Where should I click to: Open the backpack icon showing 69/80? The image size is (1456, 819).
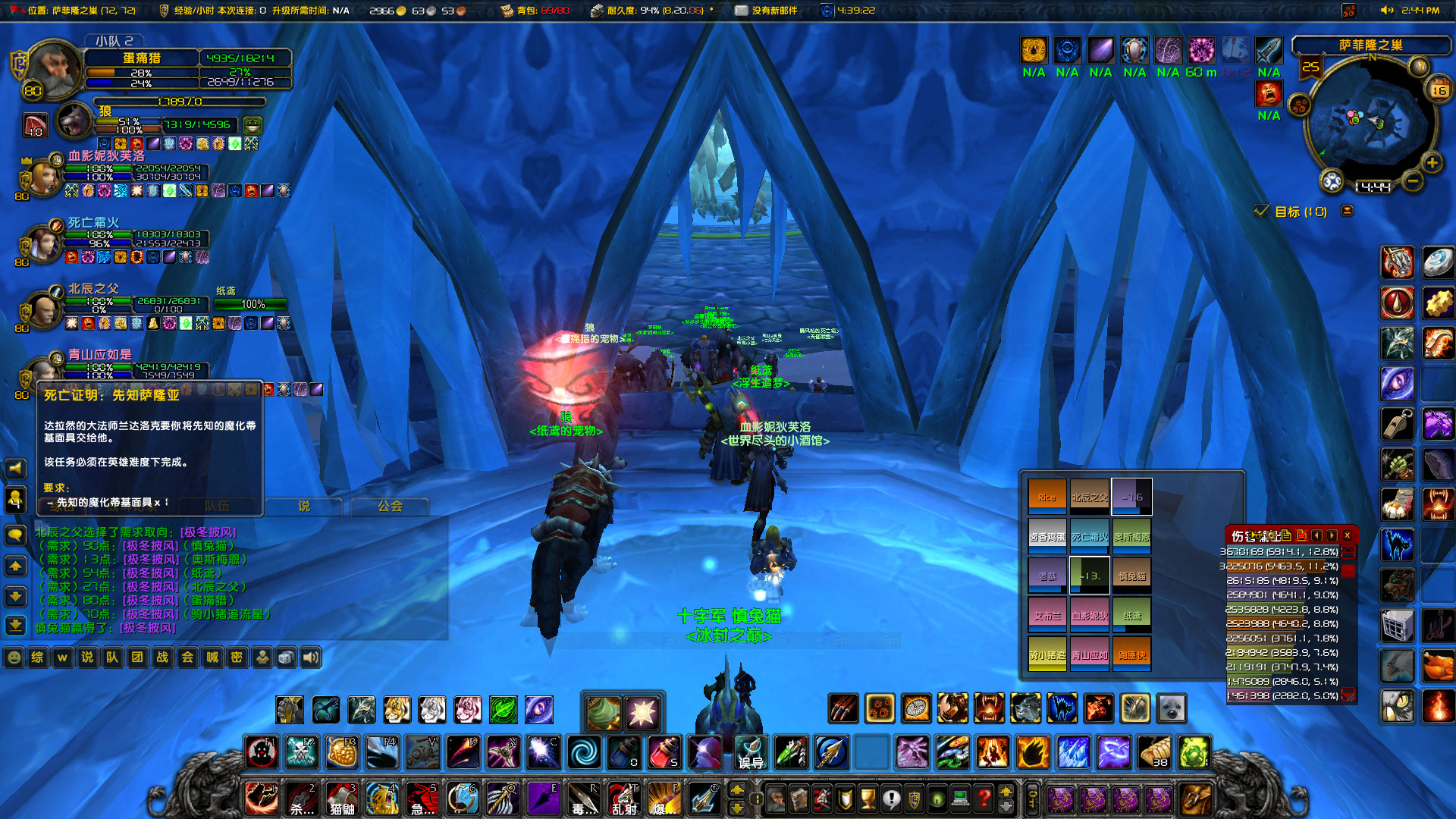click(507, 11)
